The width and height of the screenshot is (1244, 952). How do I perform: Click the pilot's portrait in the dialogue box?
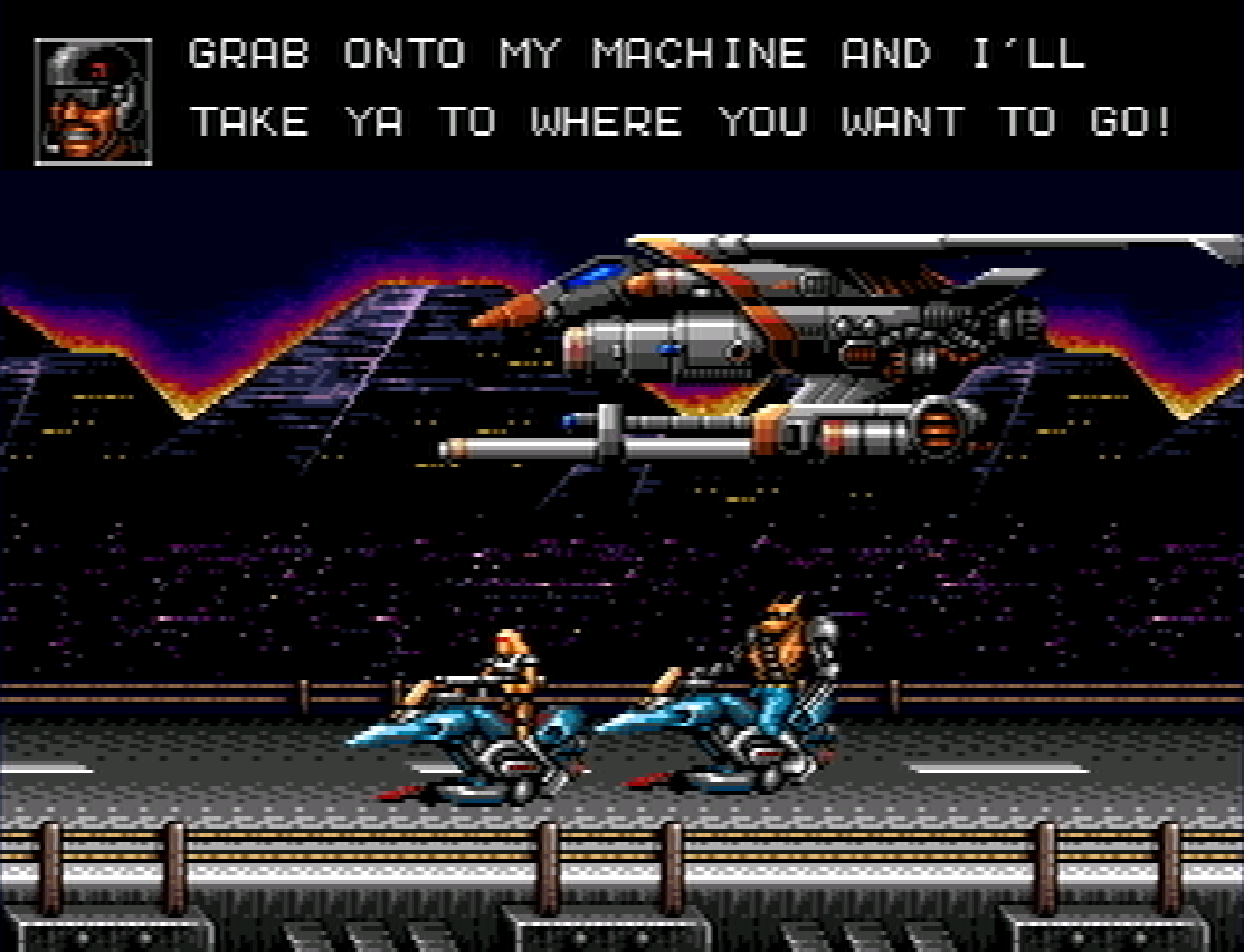click(93, 101)
